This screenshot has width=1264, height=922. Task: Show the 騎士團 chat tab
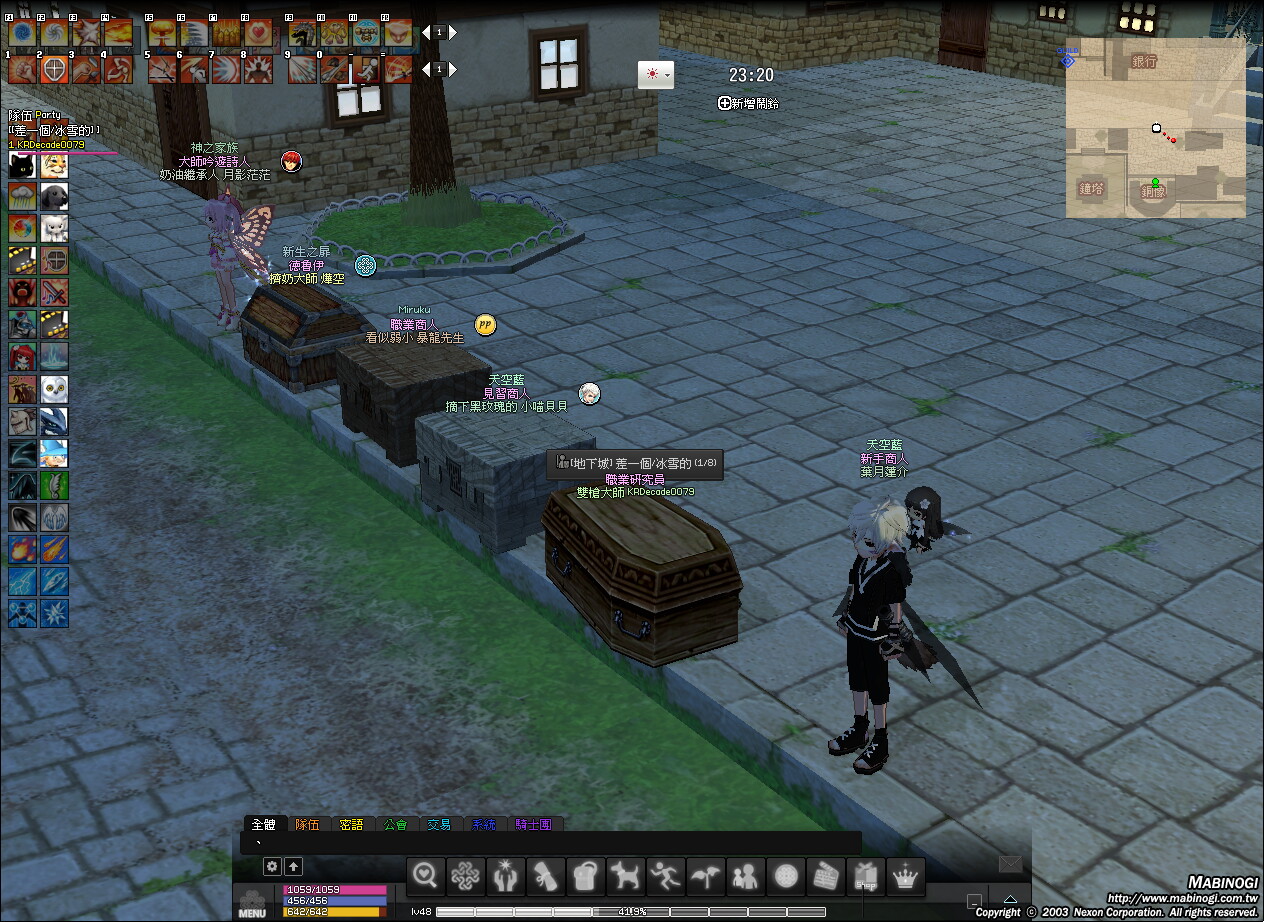[x=532, y=825]
